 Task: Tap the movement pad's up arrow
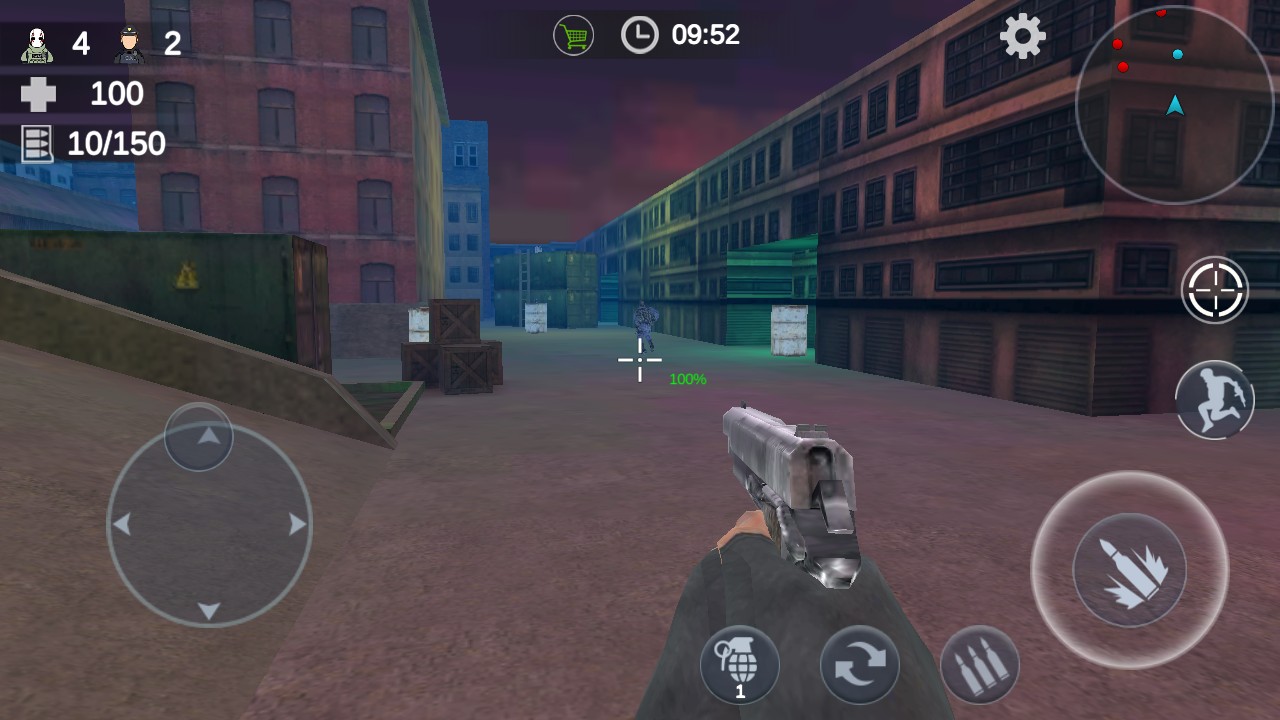click(207, 436)
